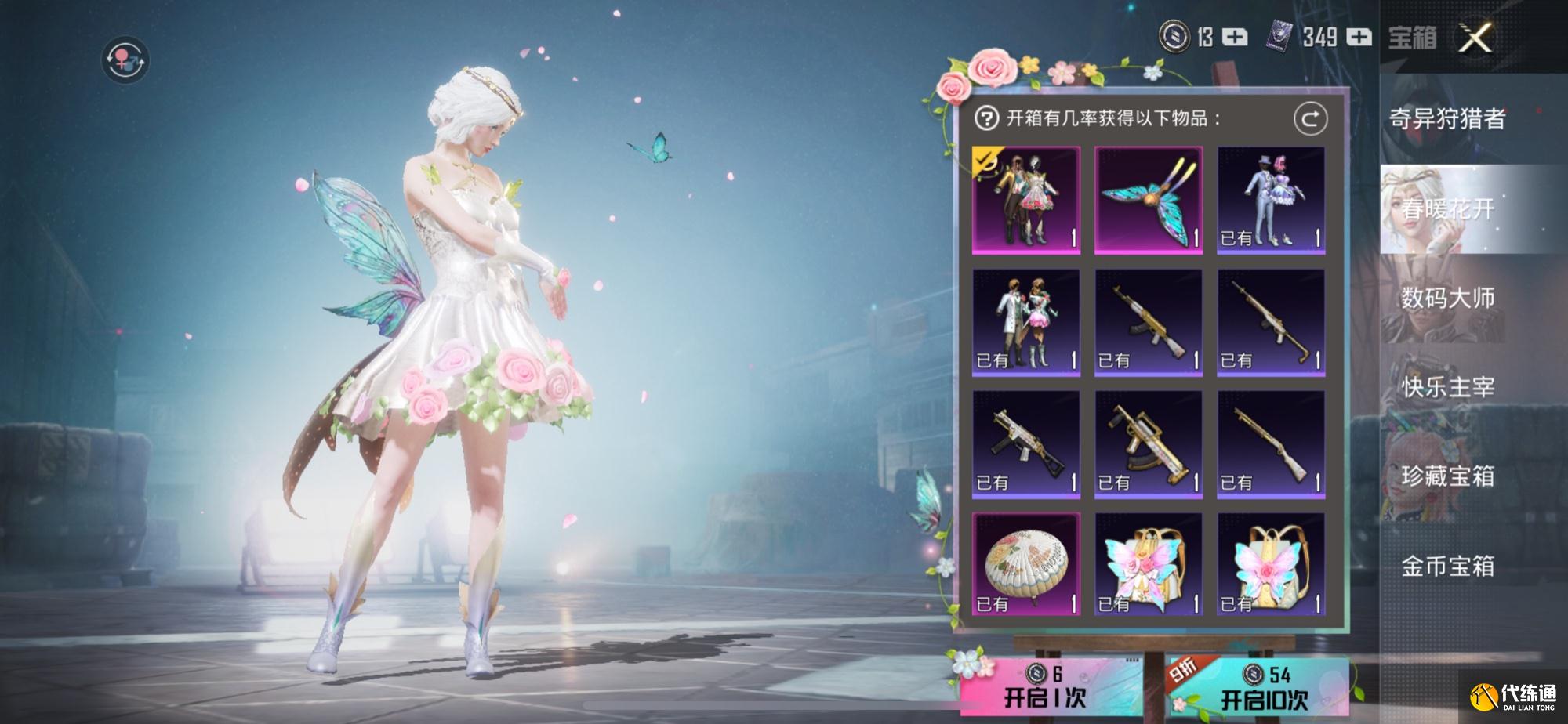The height and width of the screenshot is (724, 1568).
Task: Show drop rate info via question mark
Action: point(985,119)
